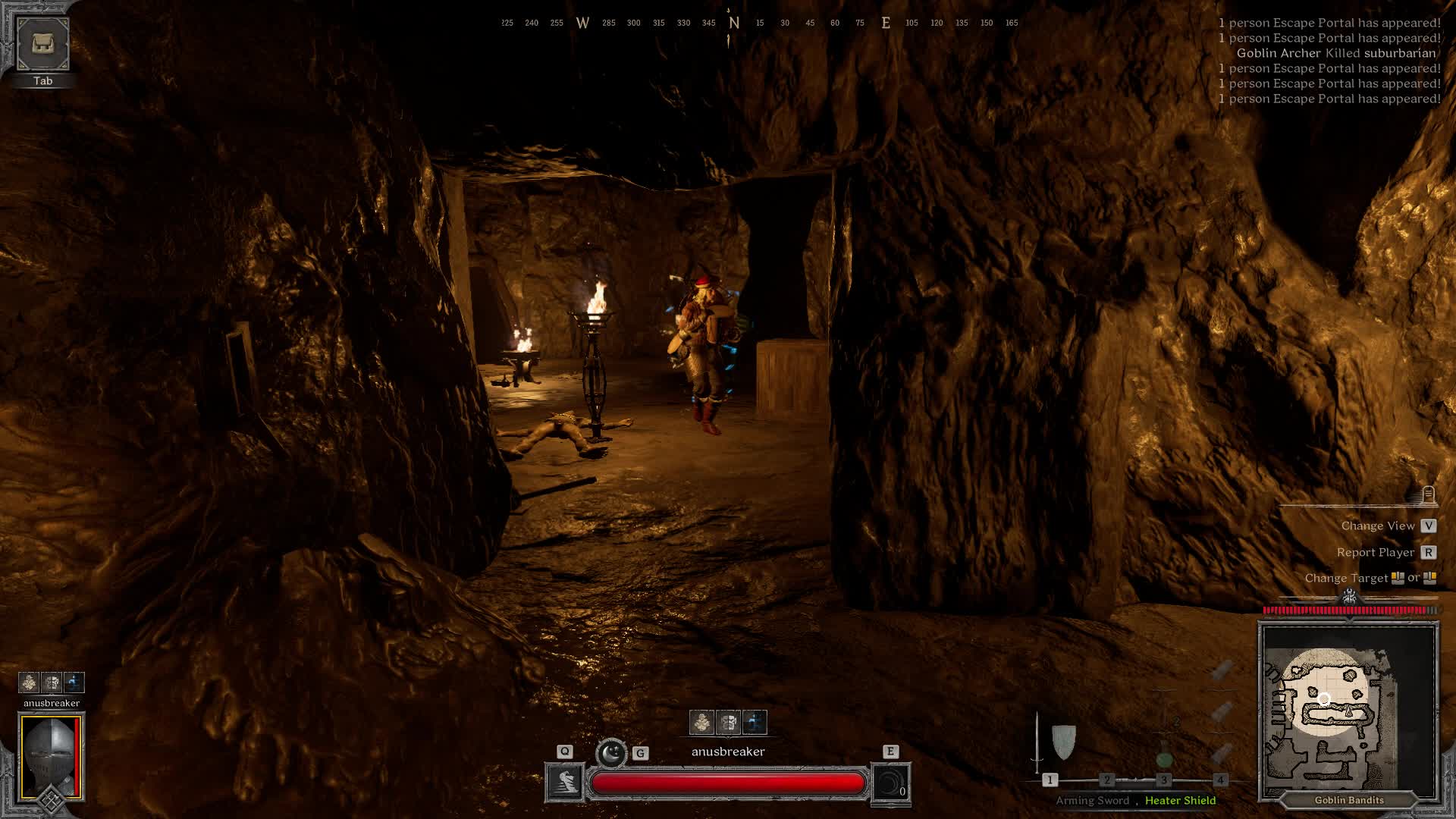Click the split-face perk icon above health bar
This screenshot has height=819, width=1456.
(728, 723)
